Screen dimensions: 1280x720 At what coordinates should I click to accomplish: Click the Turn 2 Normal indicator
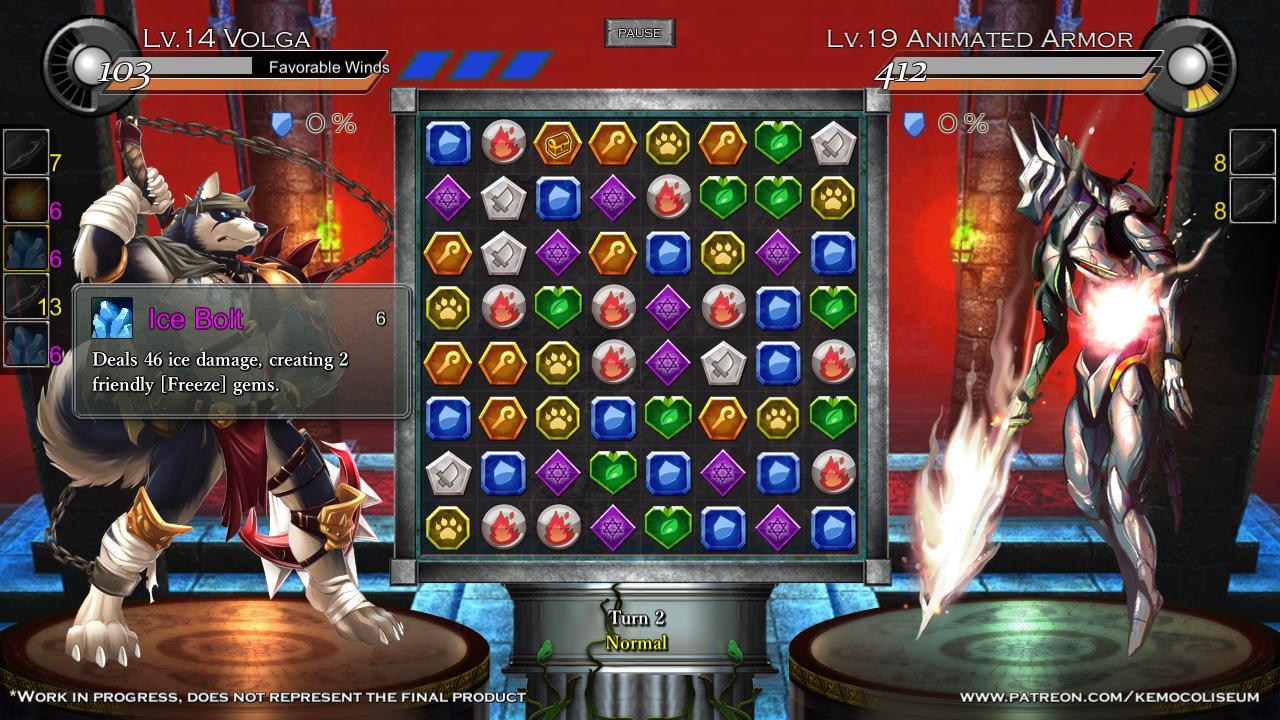pyautogui.click(x=637, y=630)
